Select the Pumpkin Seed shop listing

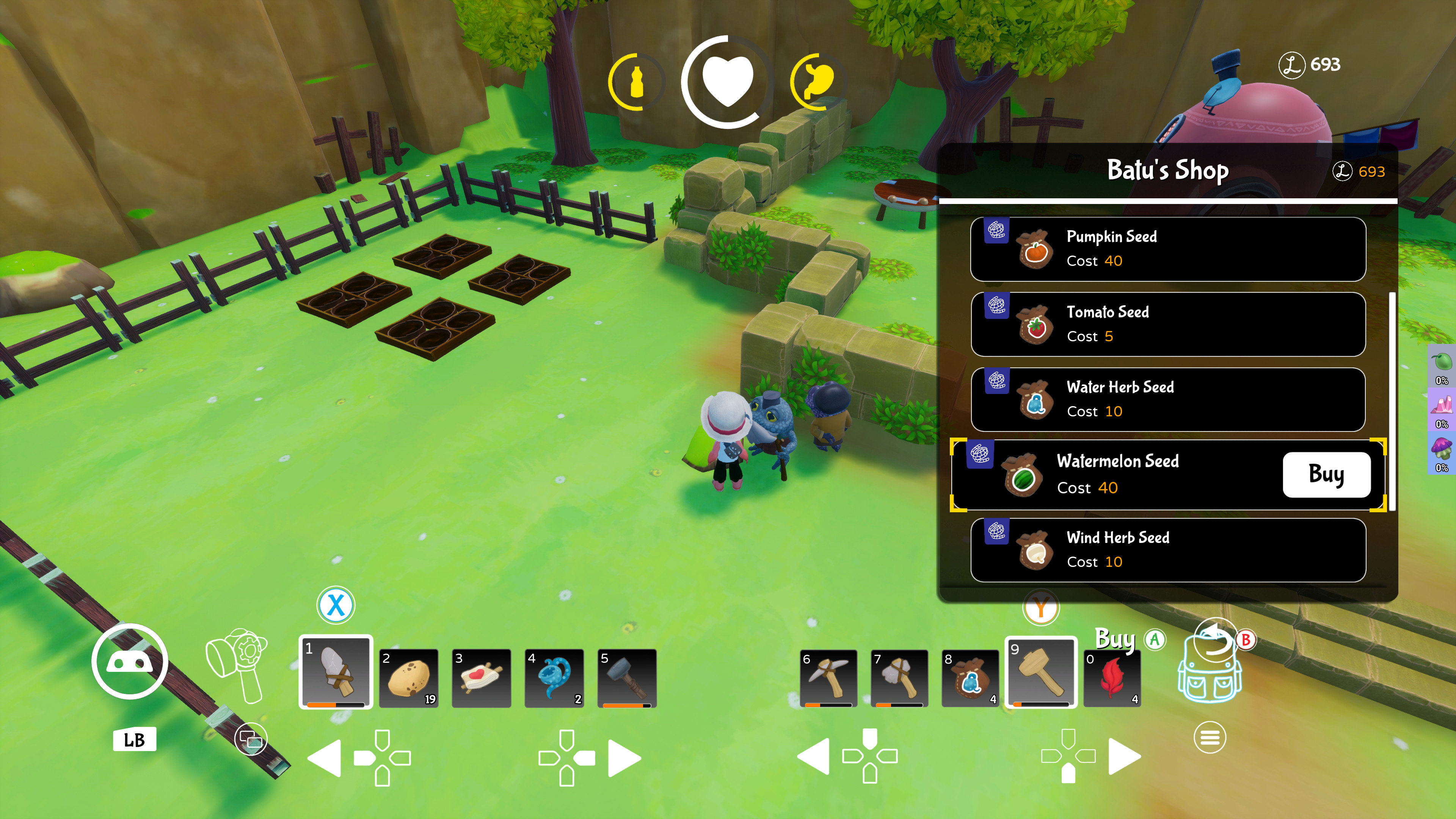[x=1167, y=249]
